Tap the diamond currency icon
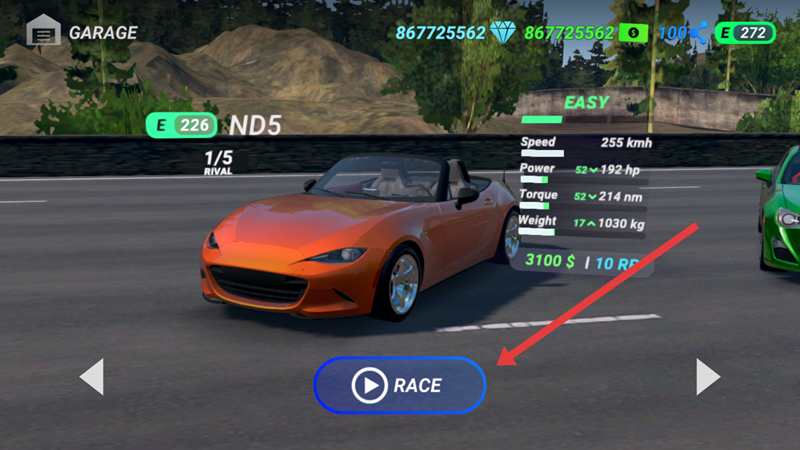This screenshot has height=450, width=800. pos(502,32)
